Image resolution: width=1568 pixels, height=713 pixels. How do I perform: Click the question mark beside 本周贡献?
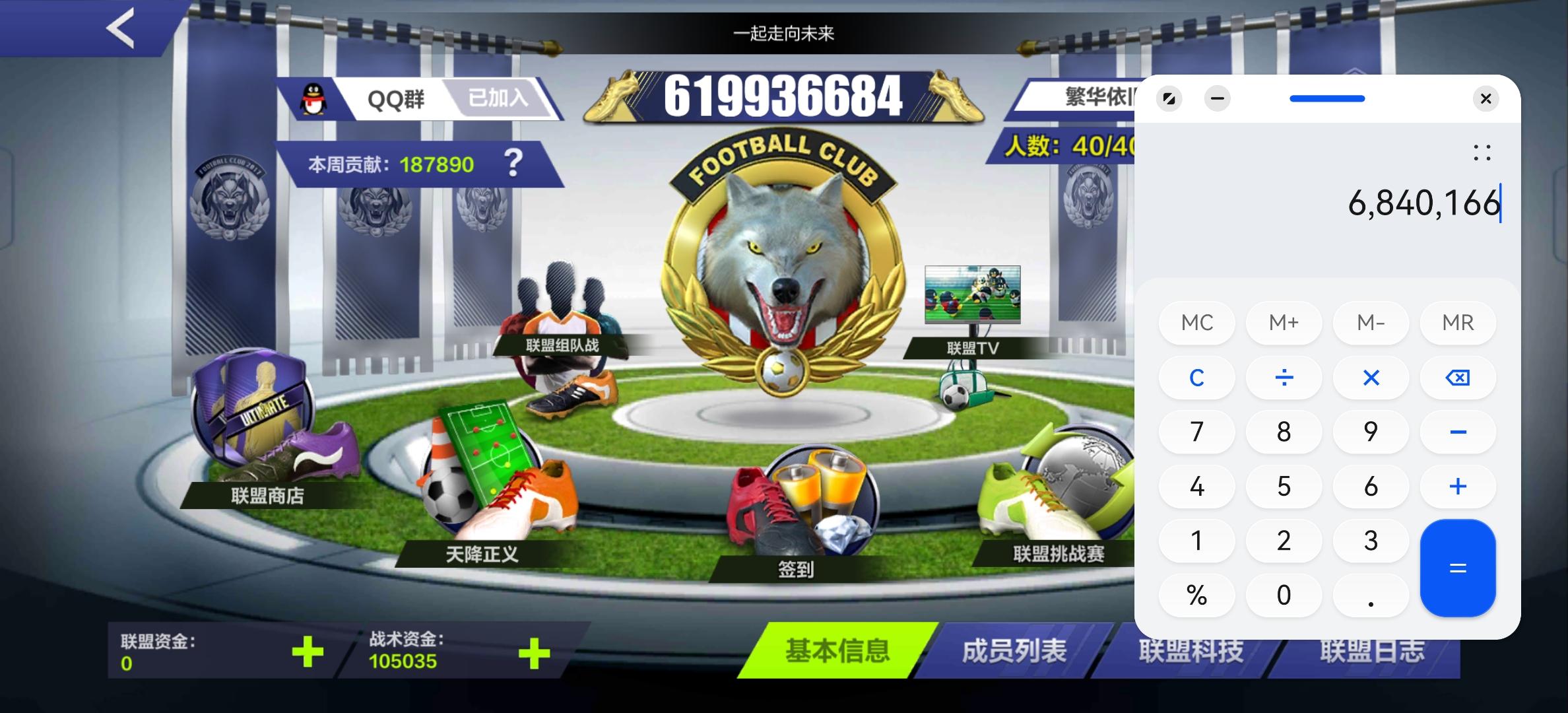click(515, 164)
